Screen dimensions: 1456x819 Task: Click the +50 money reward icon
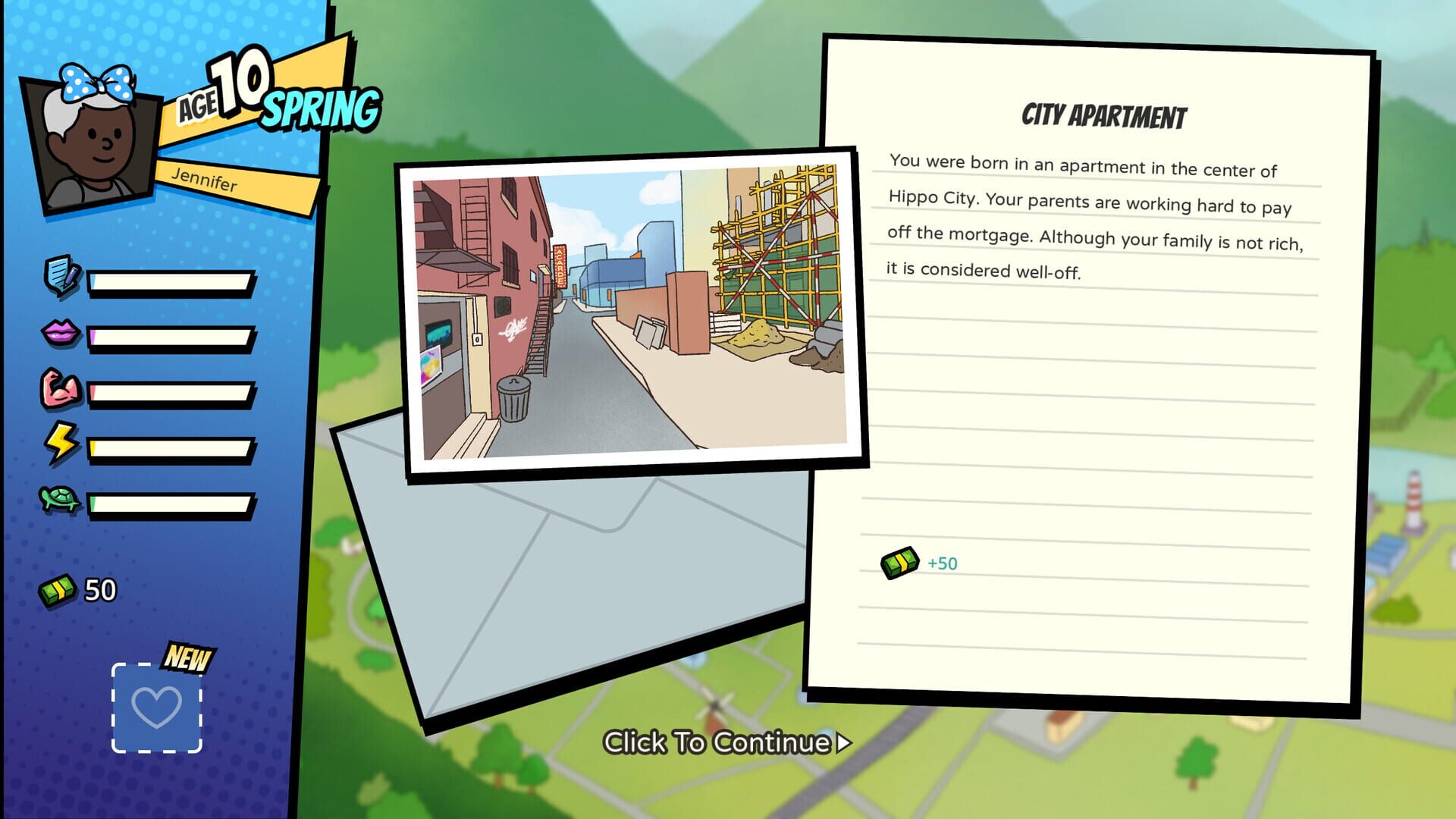point(899,562)
